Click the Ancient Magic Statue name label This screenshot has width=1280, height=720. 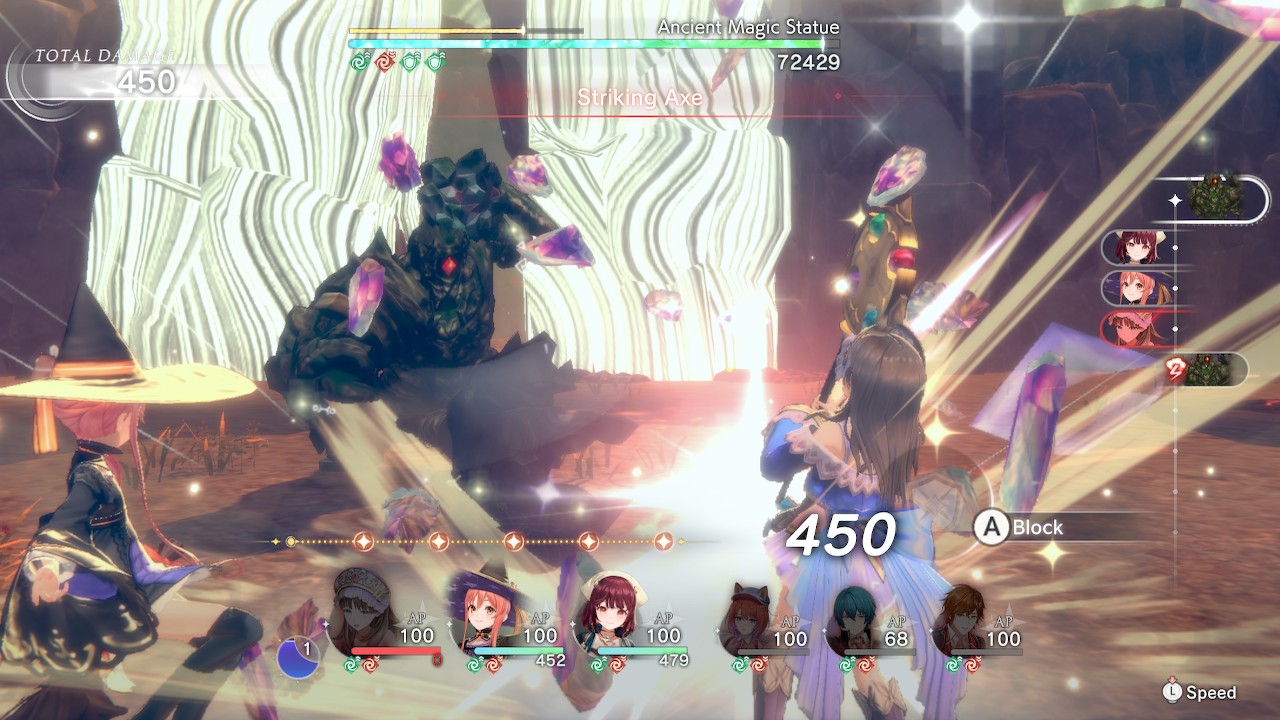pos(748,27)
